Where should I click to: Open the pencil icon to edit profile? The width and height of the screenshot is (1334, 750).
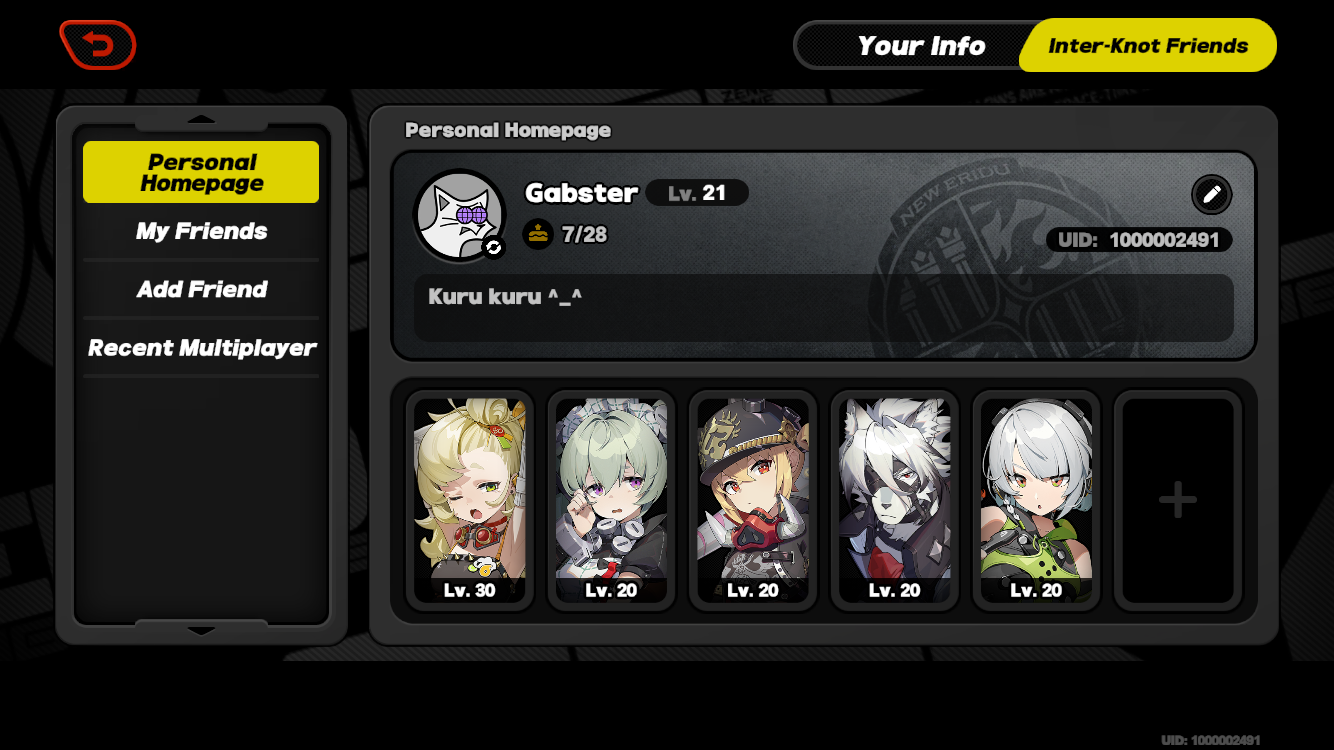pyautogui.click(x=1211, y=194)
